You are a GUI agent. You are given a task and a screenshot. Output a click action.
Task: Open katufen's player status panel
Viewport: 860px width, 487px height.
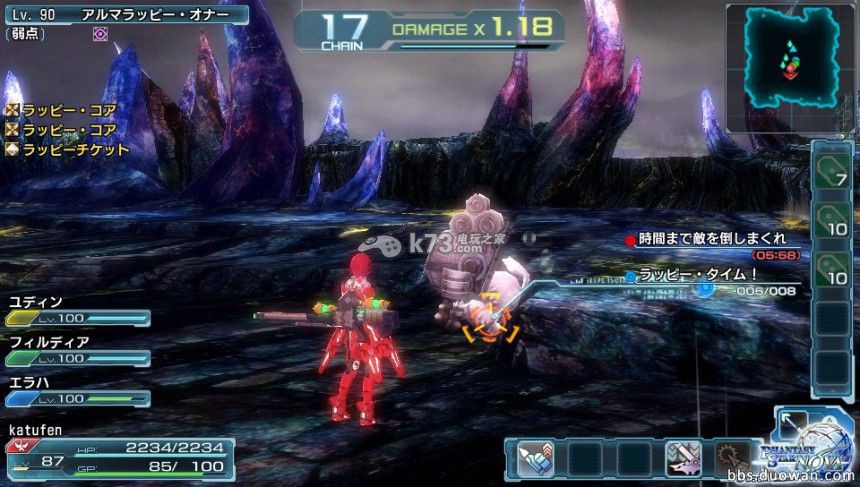[118, 455]
